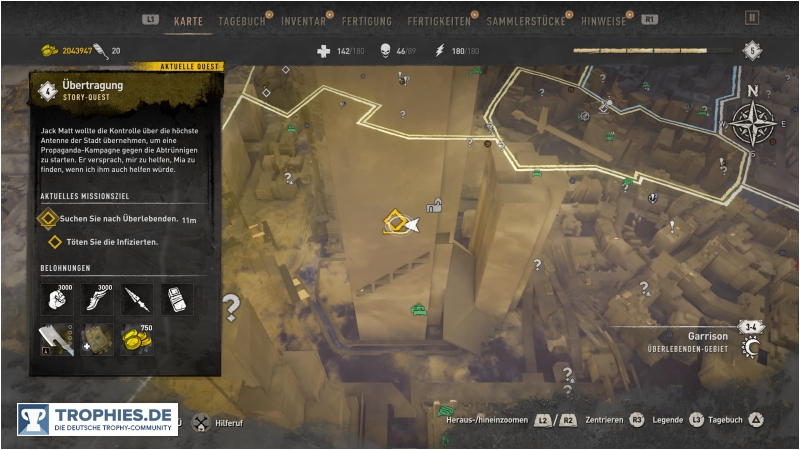Show the Fertigkeiten skills tab
This screenshot has height=450, width=800.
click(x=441, y=20)
